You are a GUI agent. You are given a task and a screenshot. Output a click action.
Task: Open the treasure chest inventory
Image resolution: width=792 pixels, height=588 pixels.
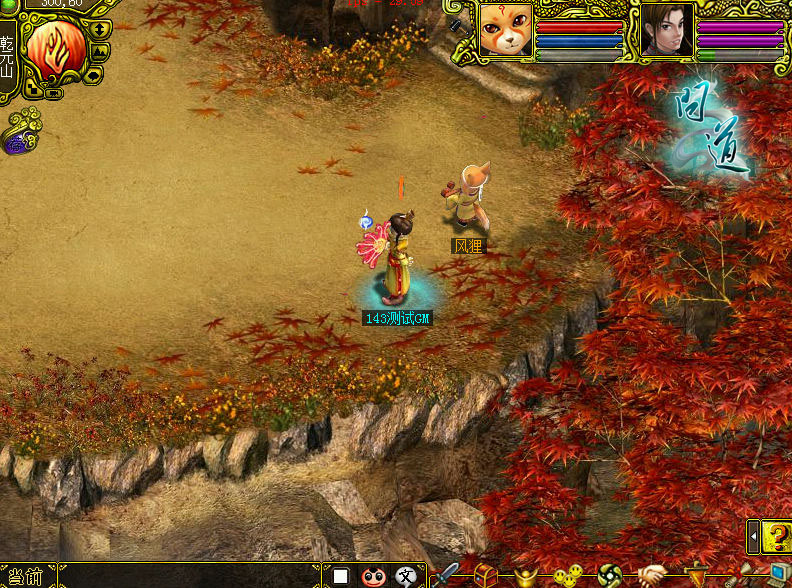coord(486,576)
